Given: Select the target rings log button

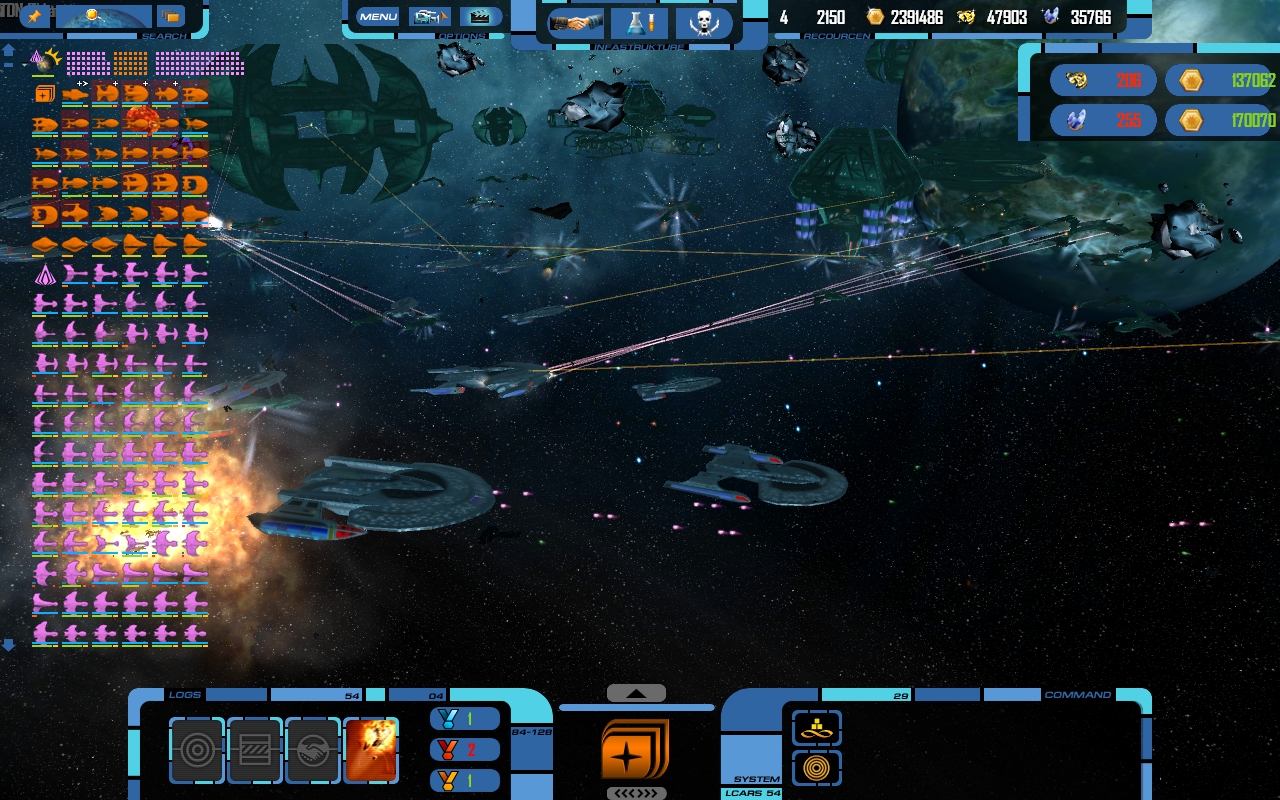Looking at the screenshot, I should pyautogui.click(x=197, y=750).
